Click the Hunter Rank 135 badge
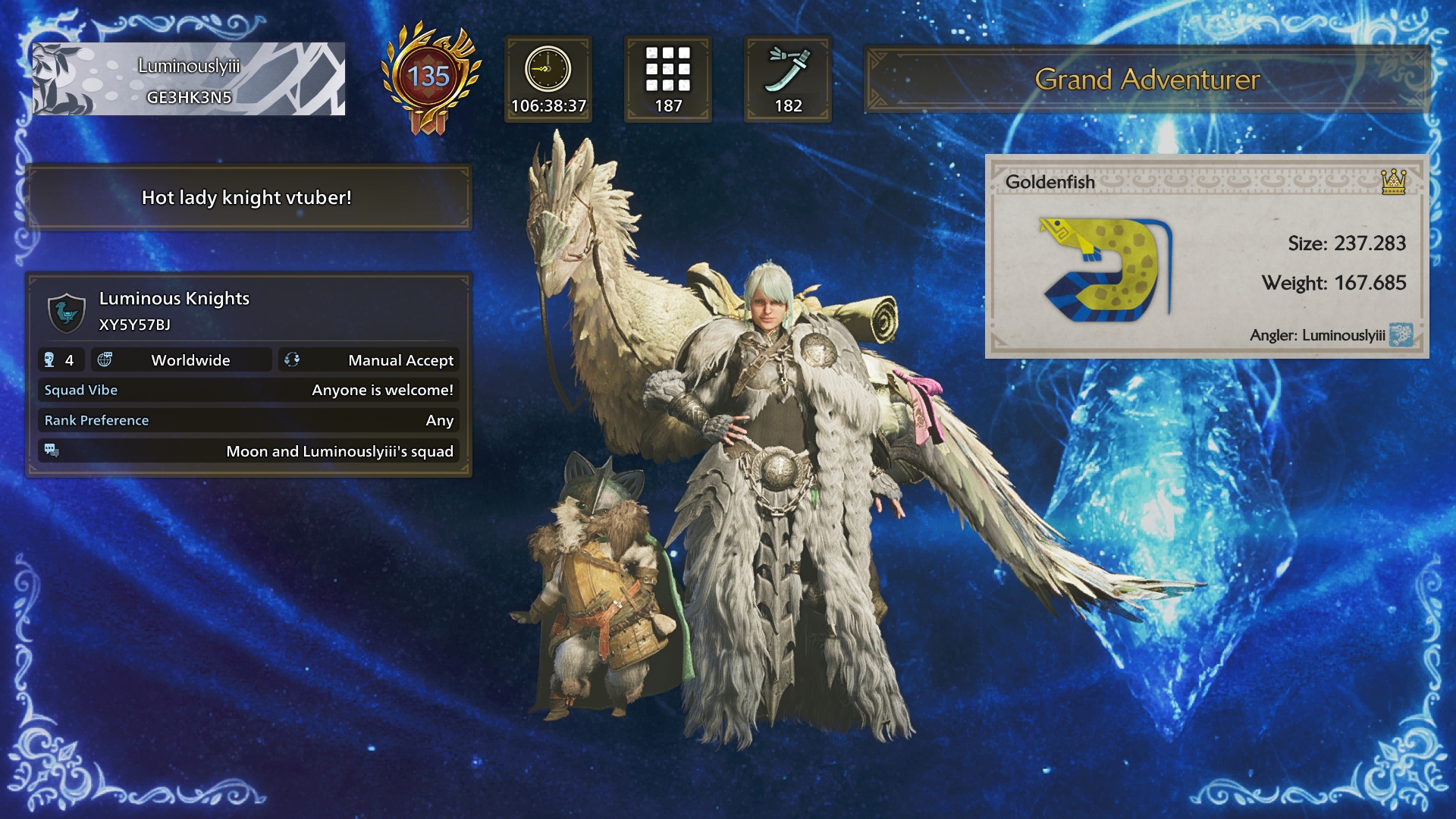1456x819 pixels. click(x=429, y=78)
